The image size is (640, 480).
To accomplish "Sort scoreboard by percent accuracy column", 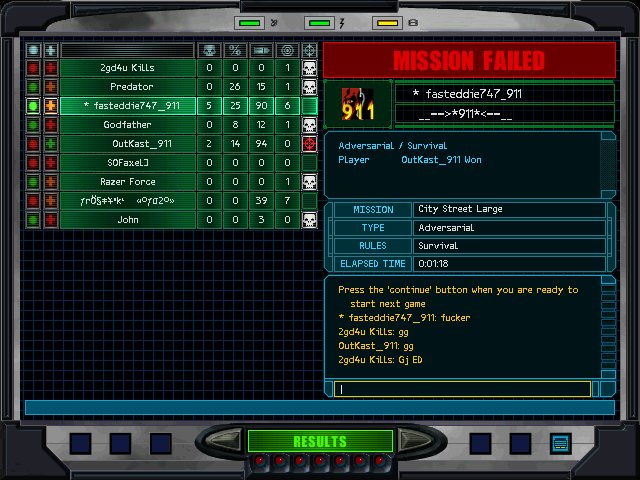I will pos(235,50).
